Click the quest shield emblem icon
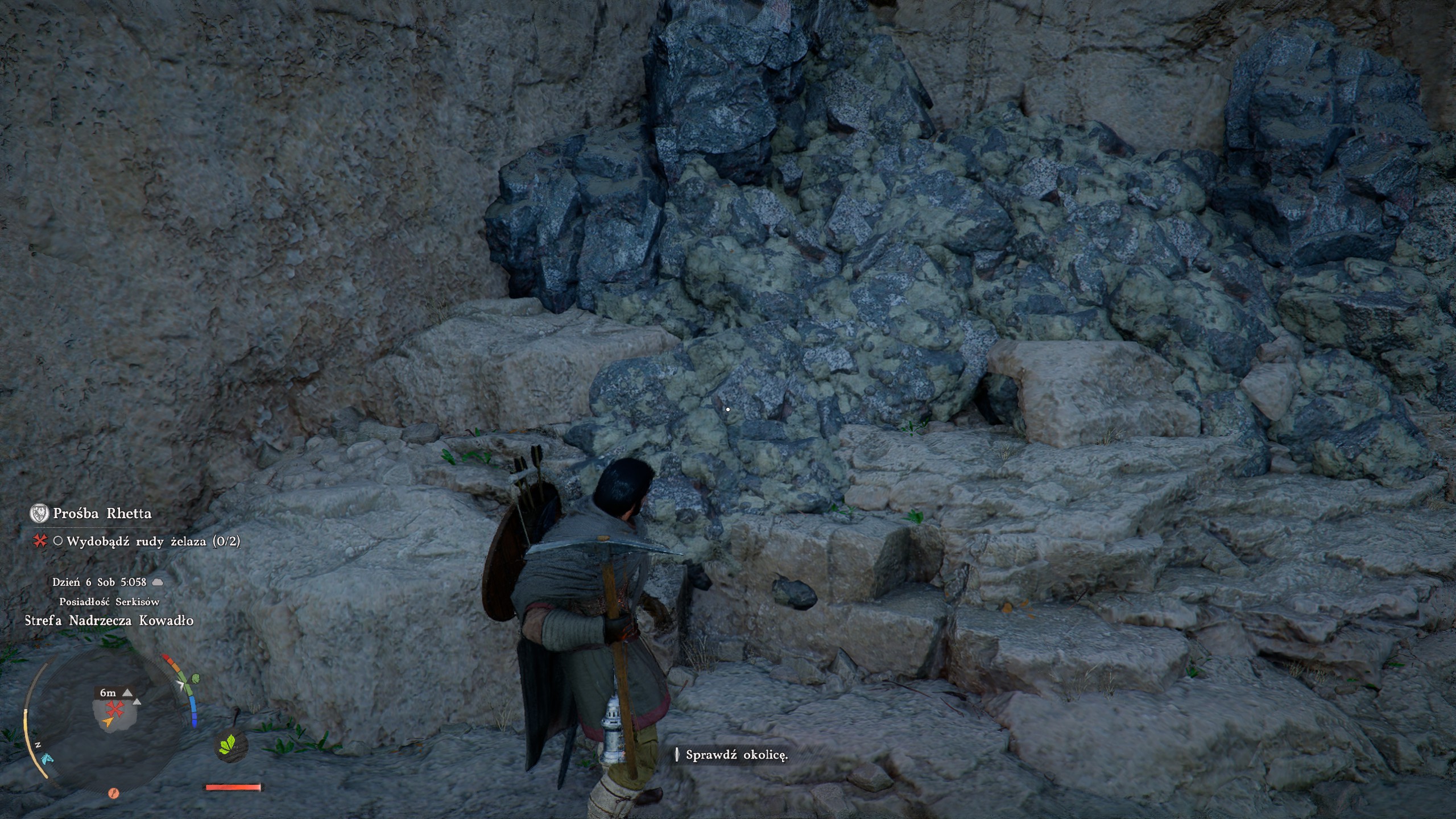Viewport: 1456px width, 819px height. 39,514
